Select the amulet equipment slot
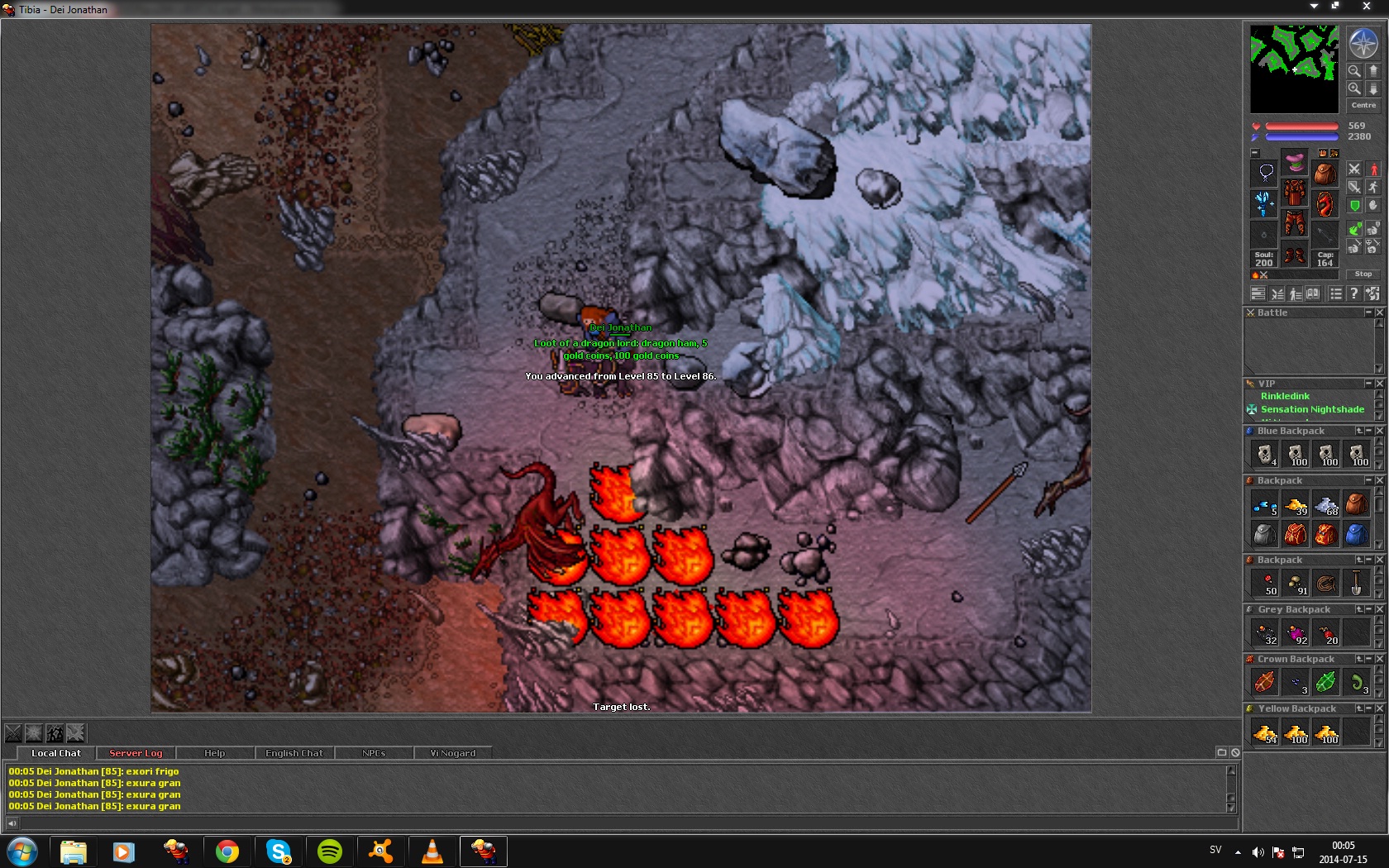Image resolution: width=1389 pixels, height=868 pixels. coord(1265,172)
